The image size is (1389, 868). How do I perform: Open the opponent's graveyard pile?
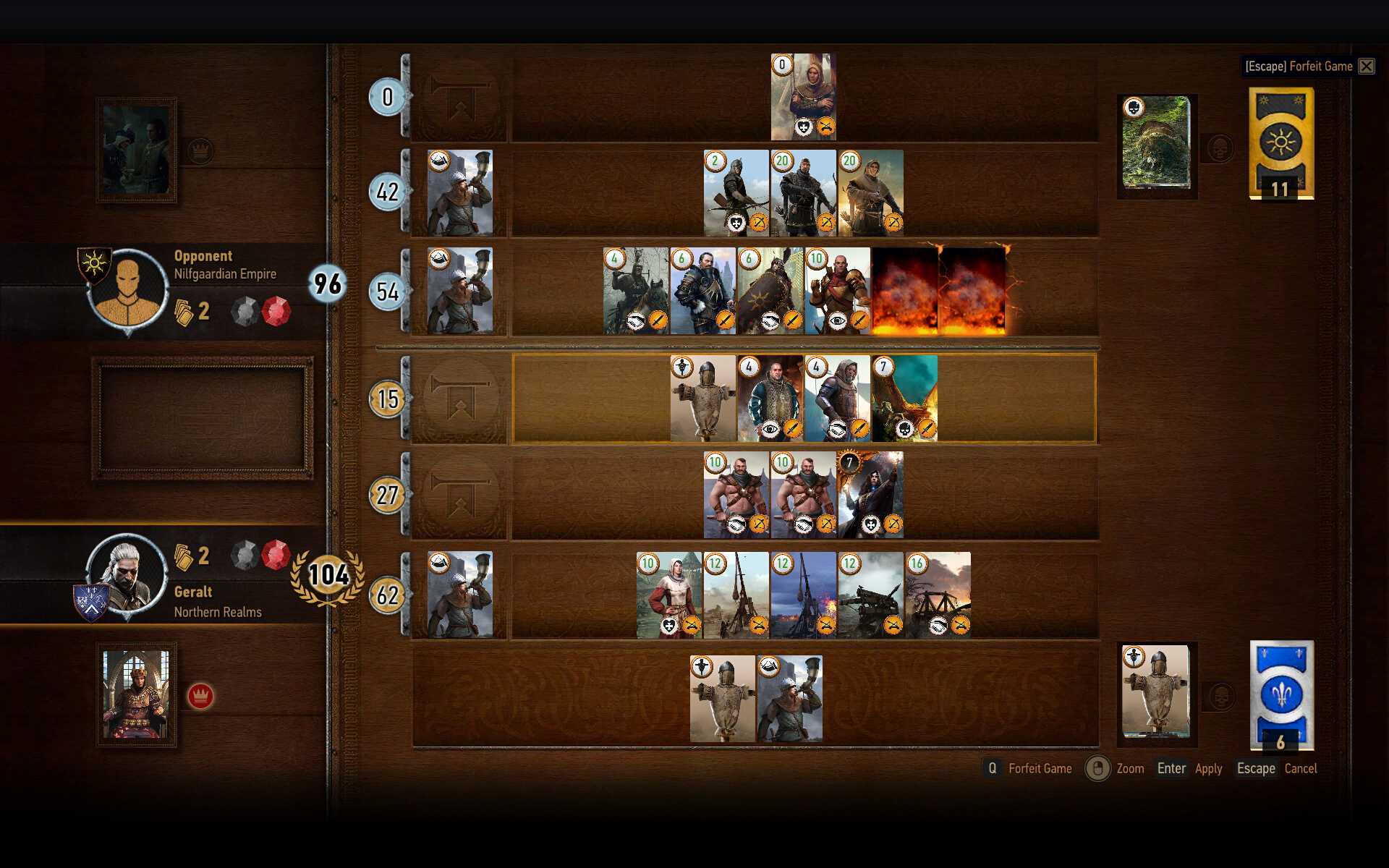coord(1156,145)
